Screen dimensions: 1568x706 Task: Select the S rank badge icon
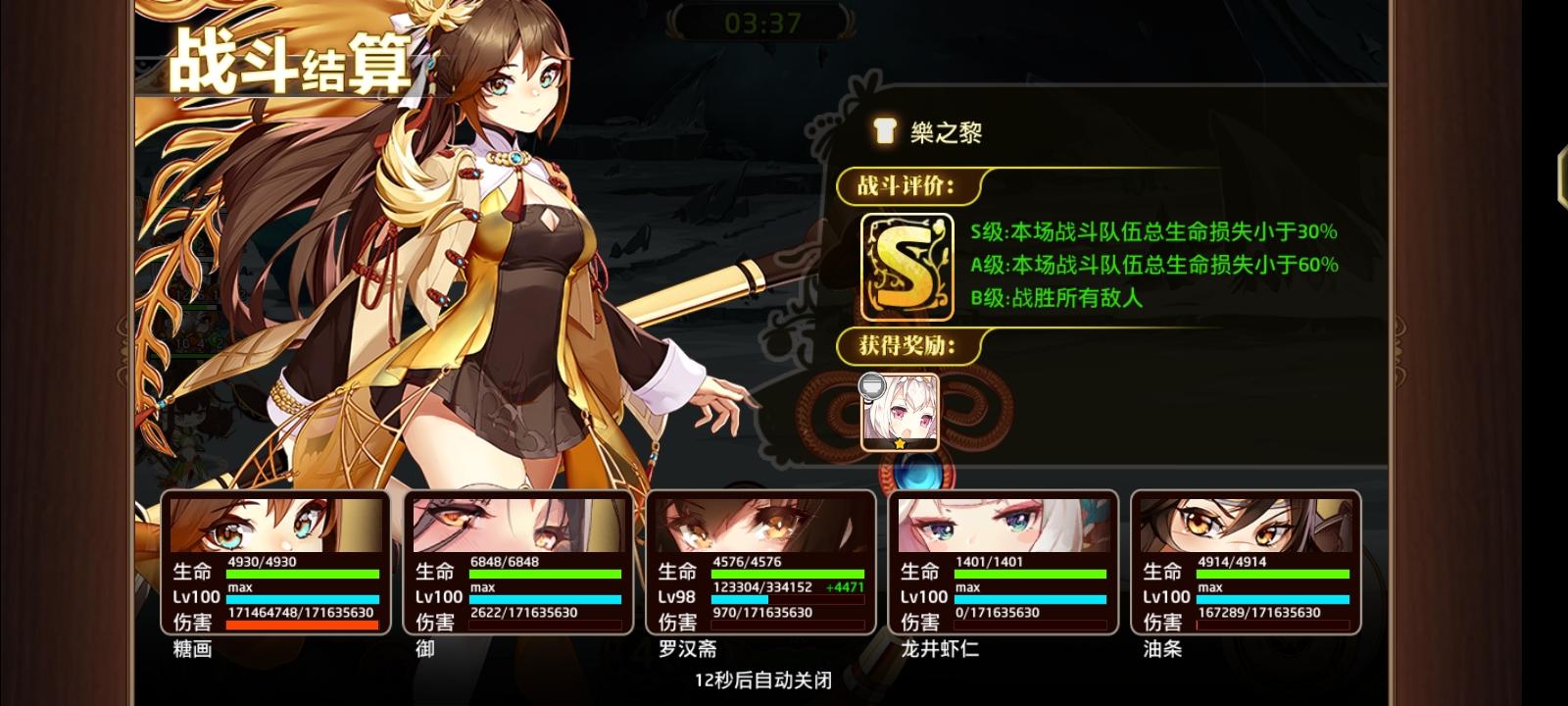tap(905, 266)
